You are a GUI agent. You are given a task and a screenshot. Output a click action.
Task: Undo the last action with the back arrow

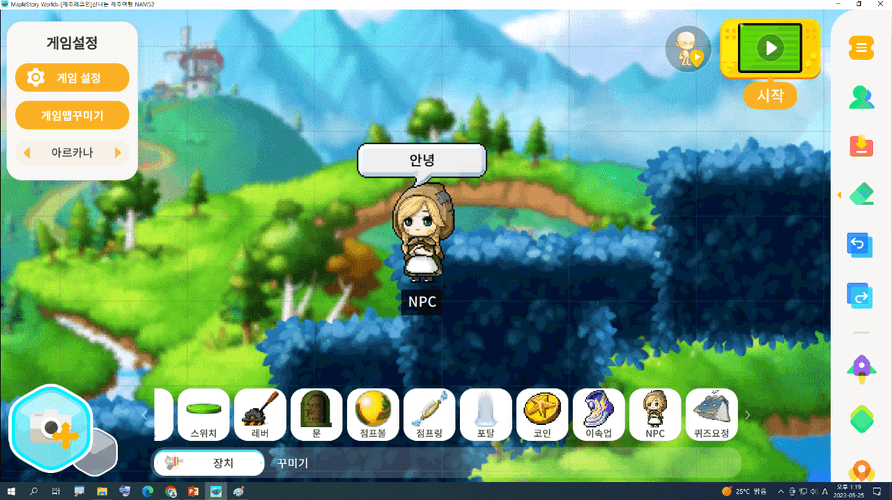[860, 245]
